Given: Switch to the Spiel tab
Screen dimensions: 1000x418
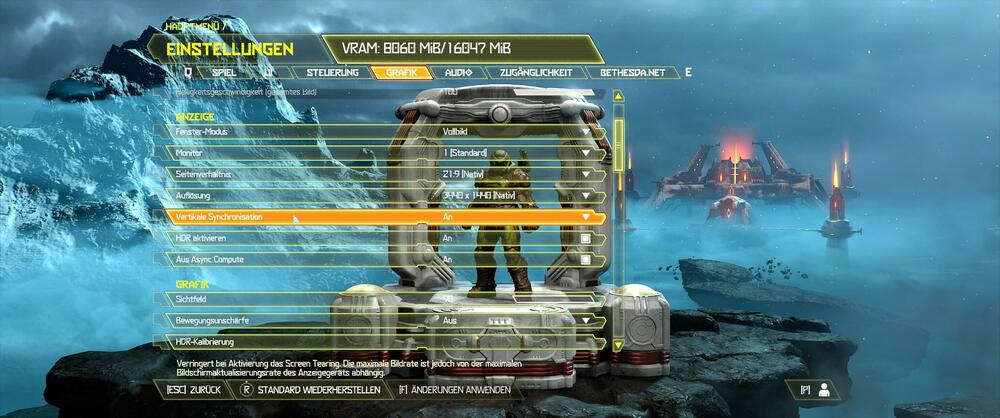Looking at the screenshot, I should pos(224,73).
